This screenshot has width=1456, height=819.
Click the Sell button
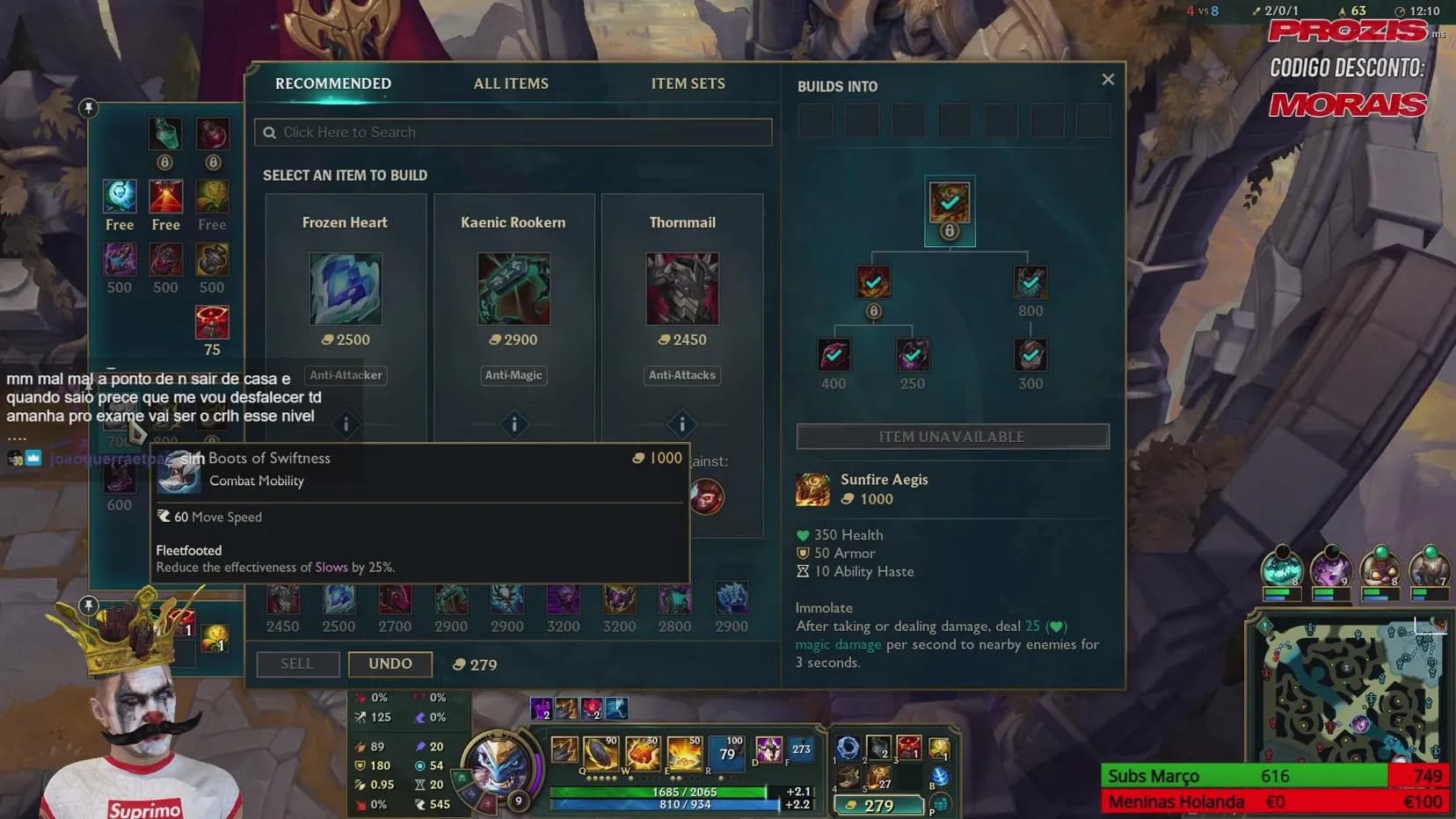[x=297, y=663]
